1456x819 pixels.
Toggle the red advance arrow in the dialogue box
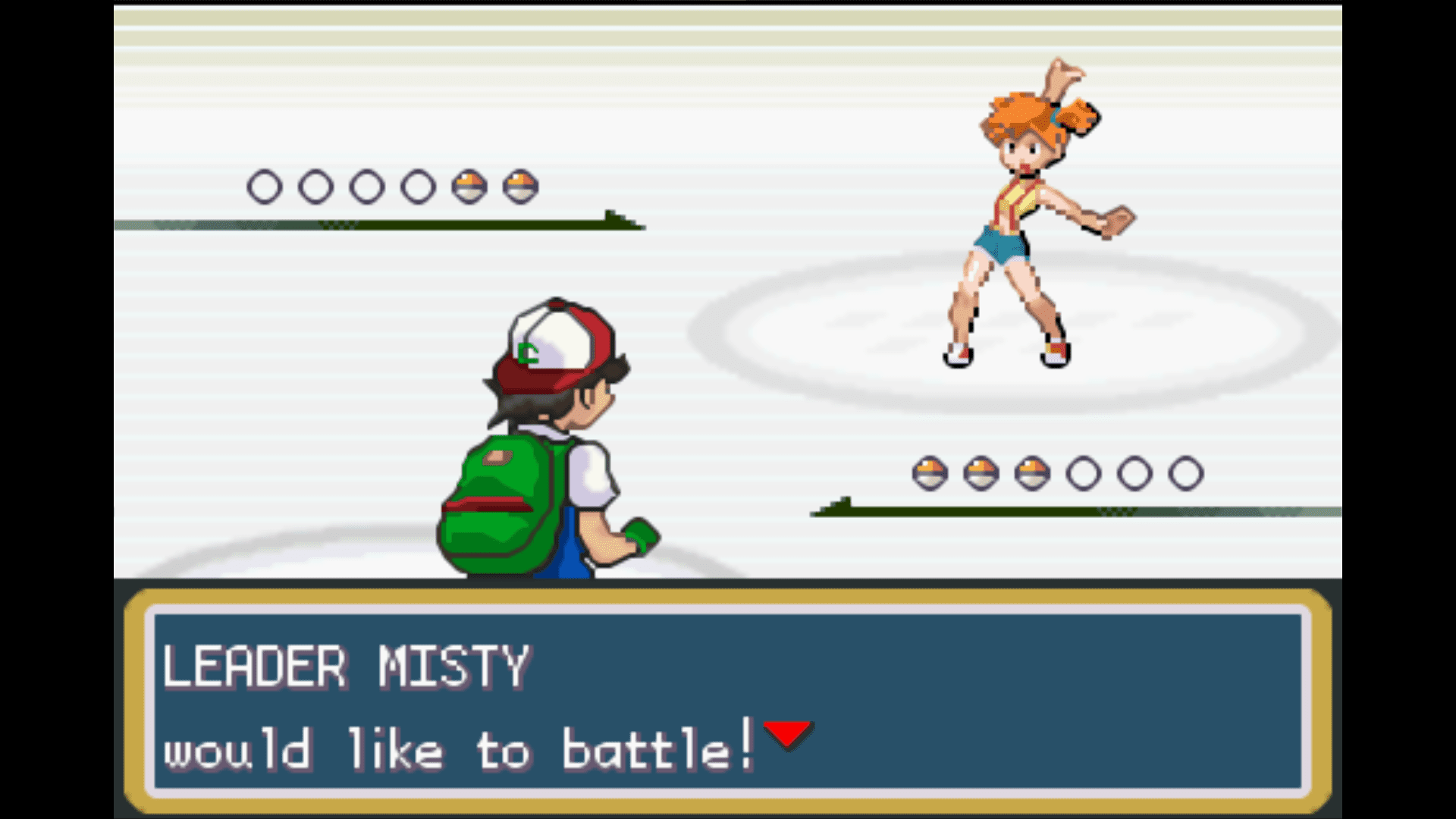pyautogui.click(x=786, y=733)
